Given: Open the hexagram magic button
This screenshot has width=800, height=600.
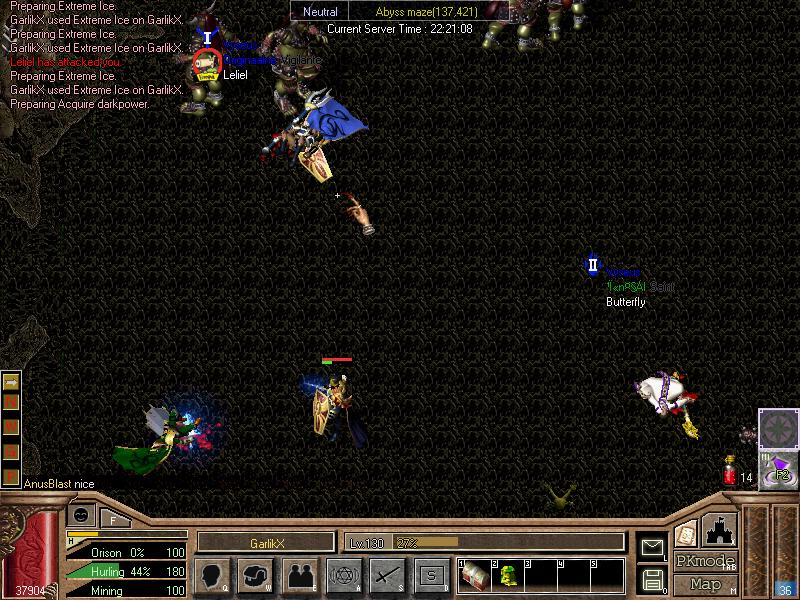Looking at the screenshot, I should tap(344, 575).
